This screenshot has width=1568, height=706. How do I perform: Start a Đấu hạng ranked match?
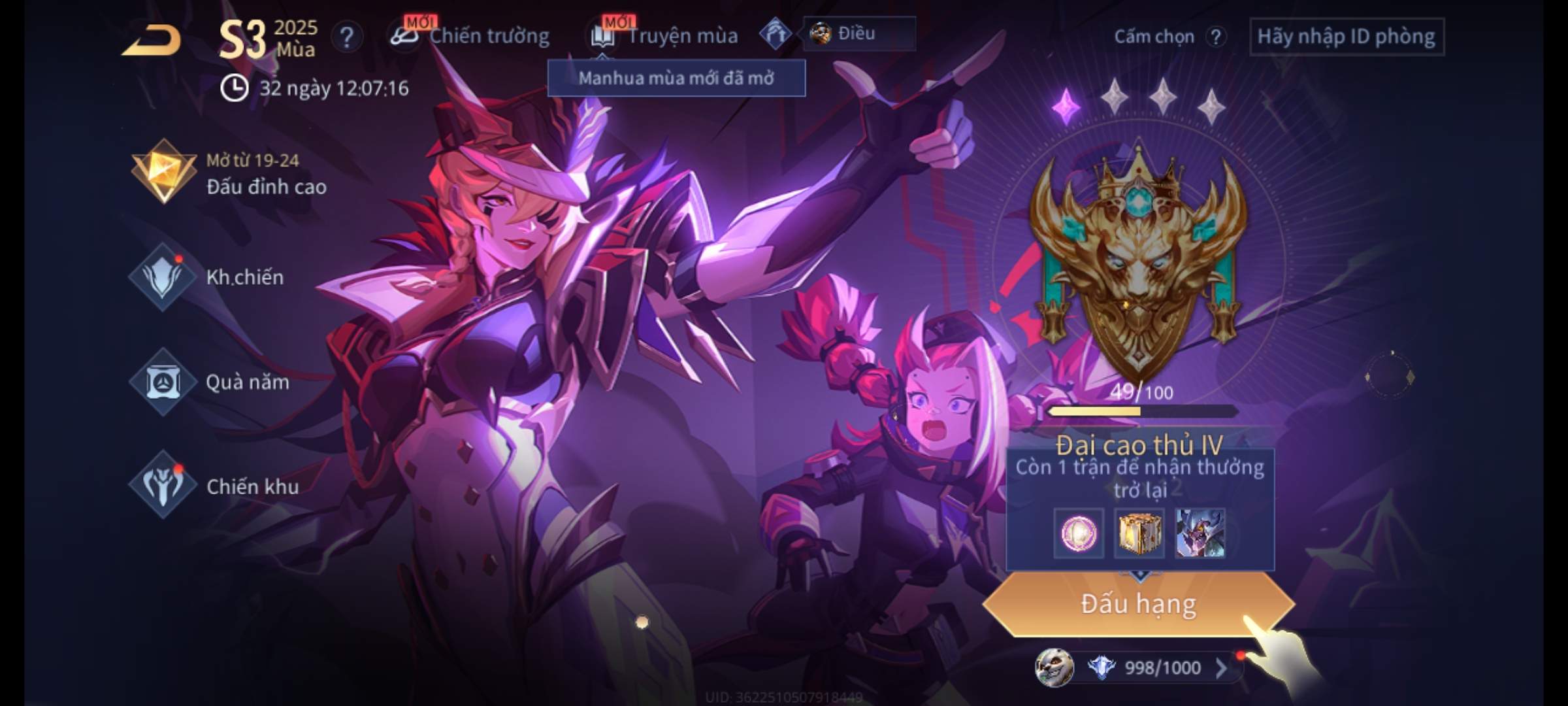1138,604
